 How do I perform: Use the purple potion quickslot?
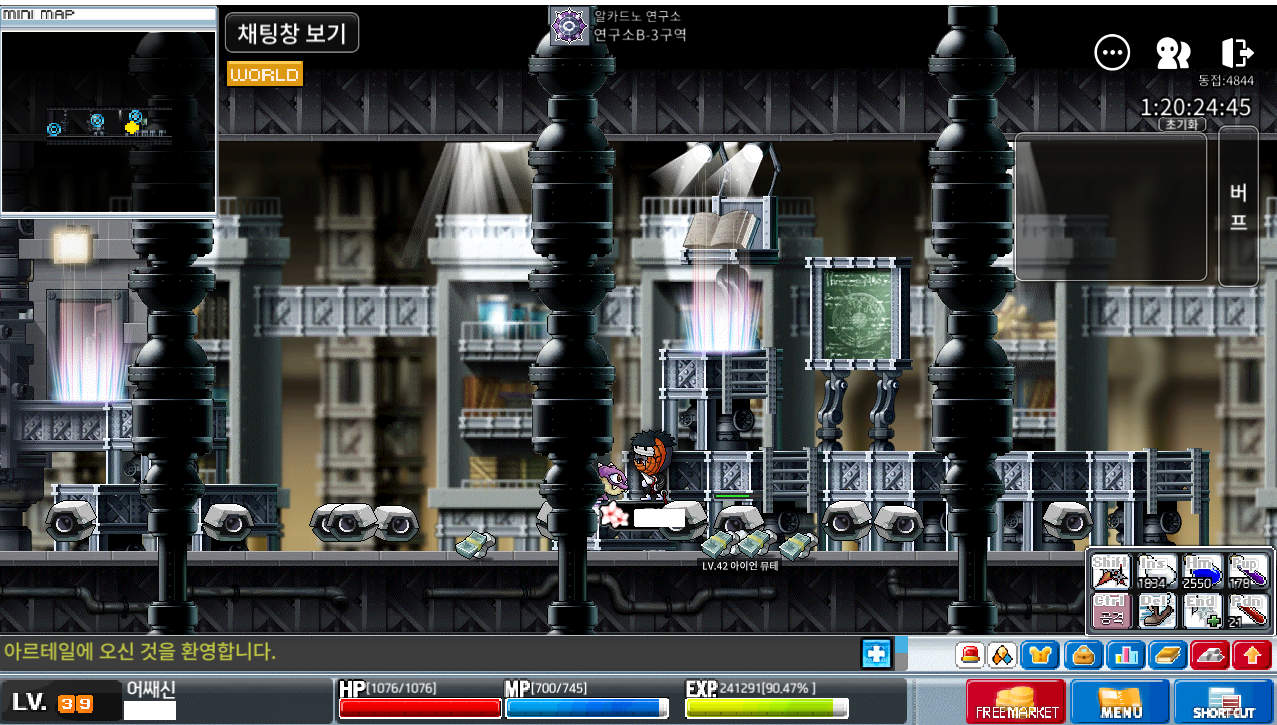[x=1248, y=572]
